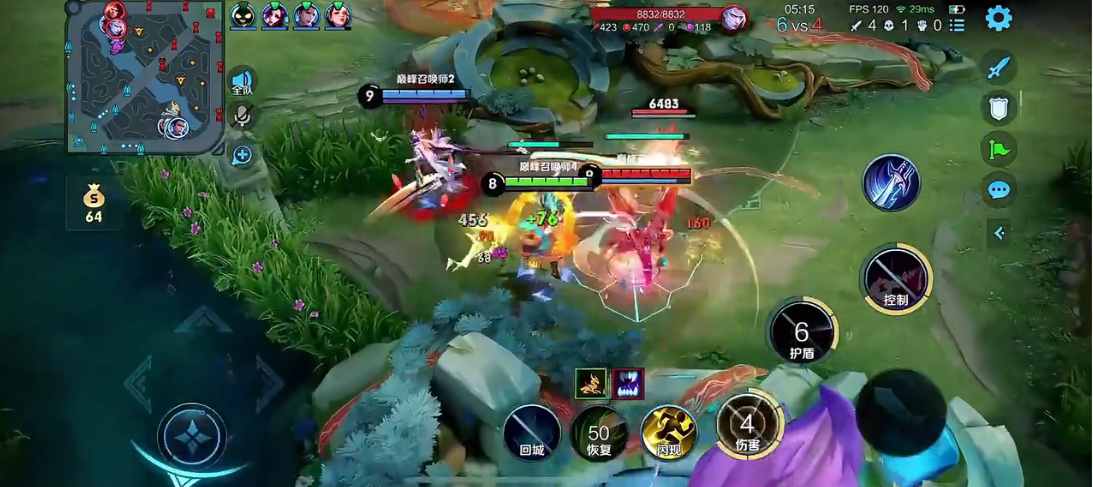
Task: Open the quick message plus bubble
Action: pyautogui.click(x=242, y=155)
